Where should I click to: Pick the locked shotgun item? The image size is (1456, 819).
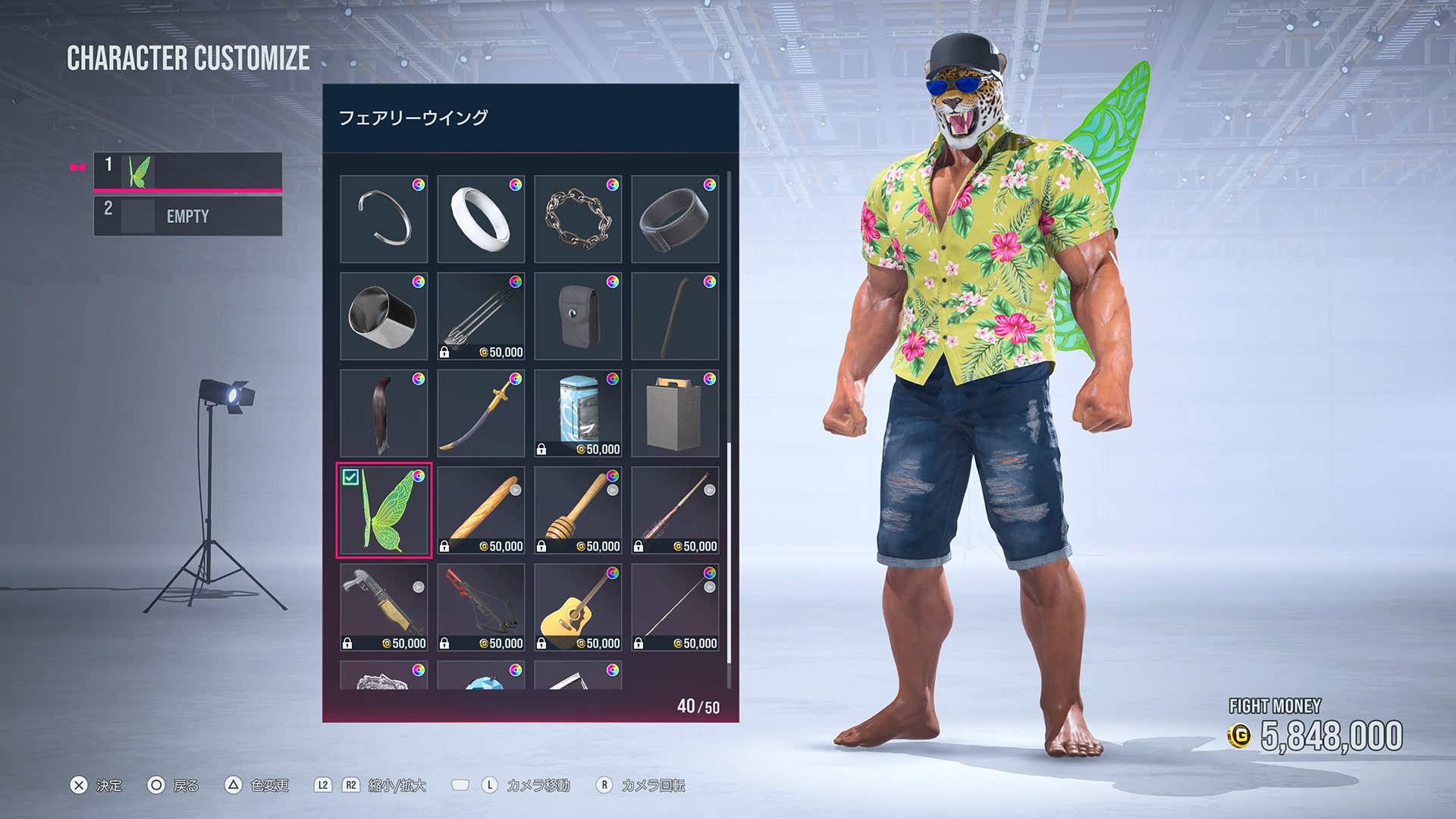click(x=384, y=607)
